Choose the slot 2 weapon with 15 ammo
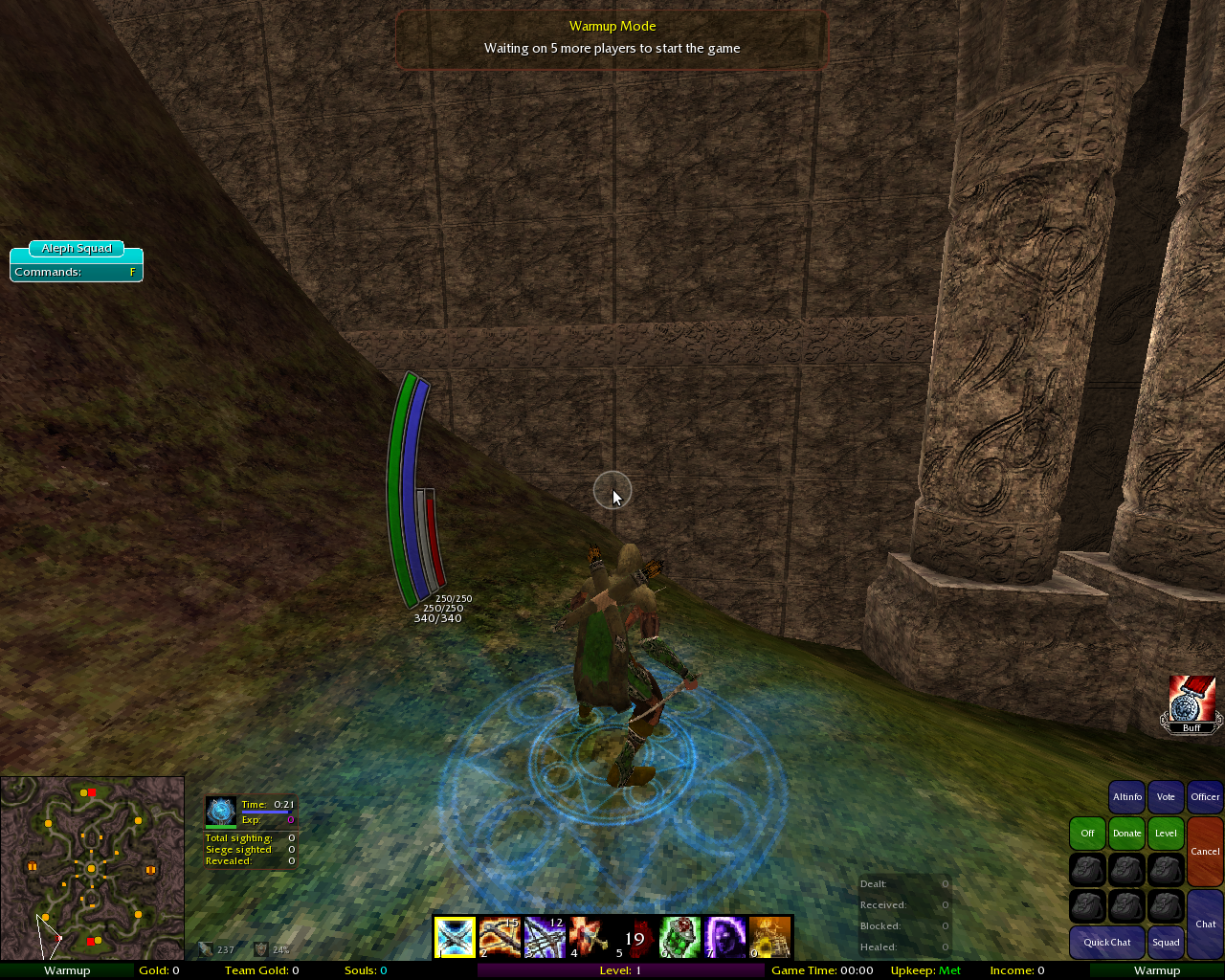Image resolution: width=1225 pixels, height=980 pixels. click(500, 937)
